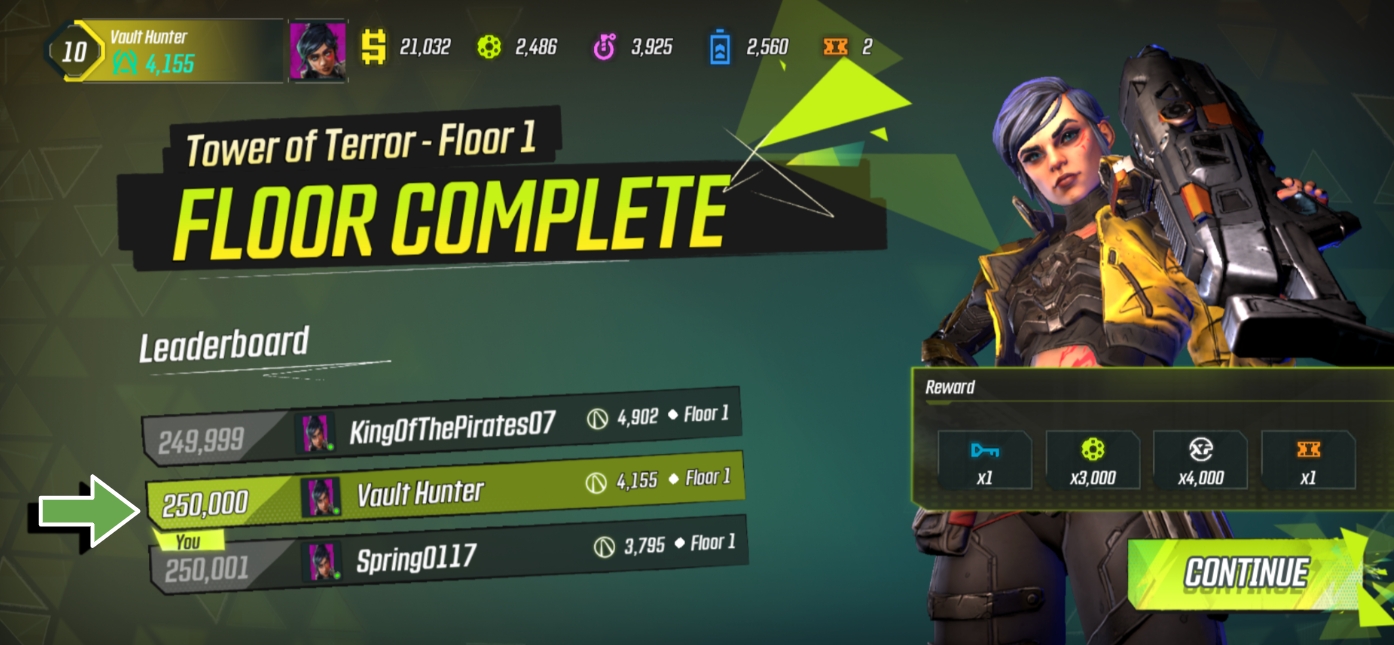The width and height of the screenshot is (1394, 645).
Task: Tap the orange ticket icon in top bar
Action: 835,46
